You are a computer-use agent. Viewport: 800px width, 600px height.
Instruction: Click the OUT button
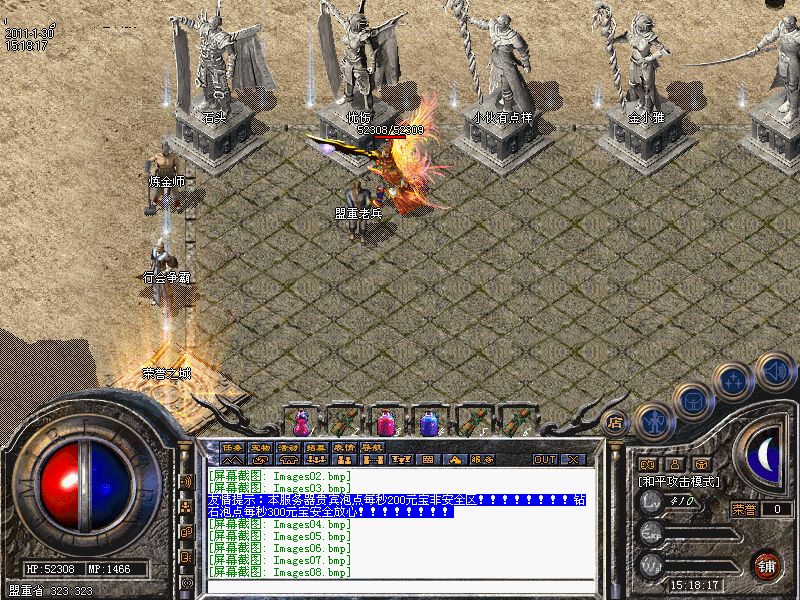click(544, 460)
